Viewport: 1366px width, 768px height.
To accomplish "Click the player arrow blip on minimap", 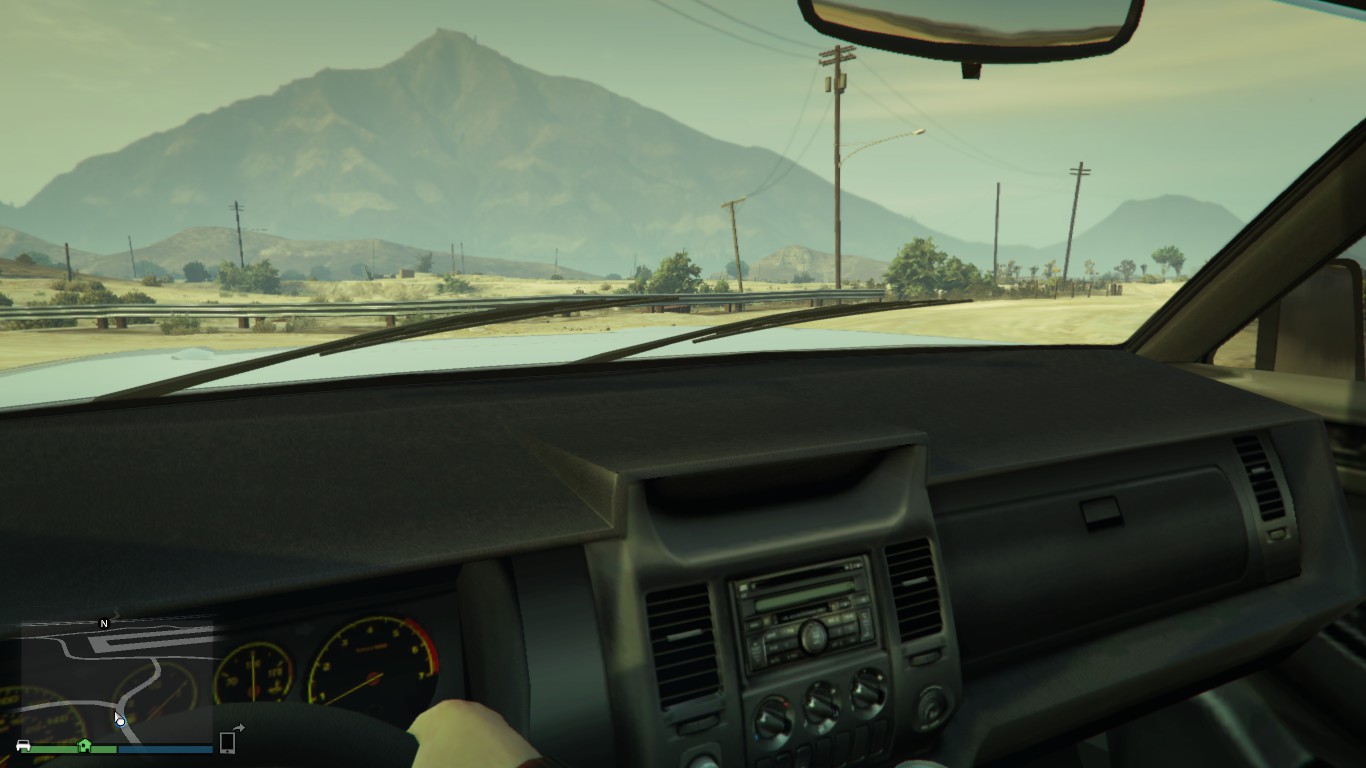I will click(x=120, y=721).
